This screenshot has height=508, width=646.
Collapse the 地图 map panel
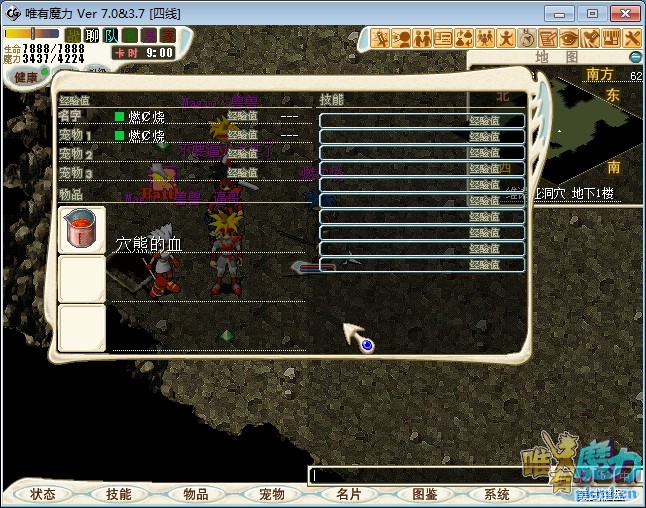[634, 58]
